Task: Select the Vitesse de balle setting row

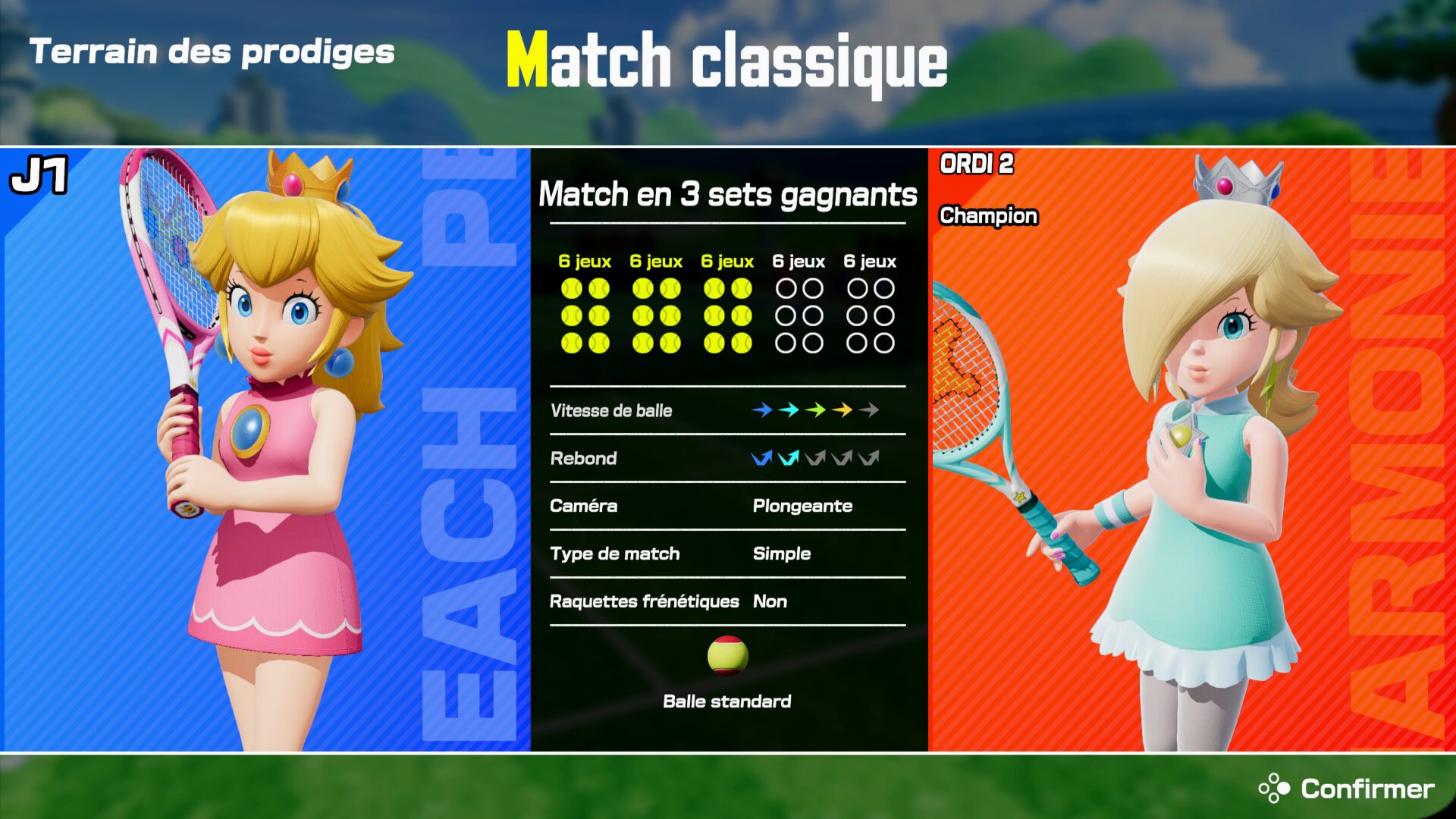Action: pos(727,410)
